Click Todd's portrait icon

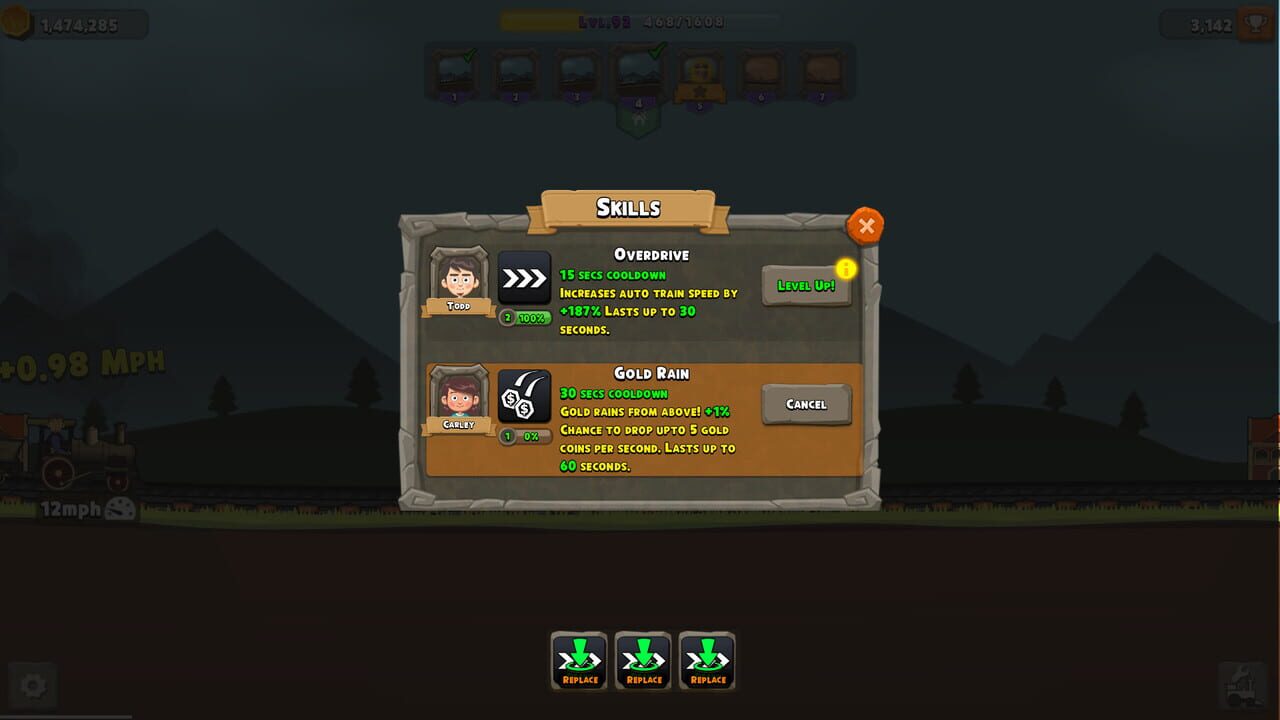(458, 278)
